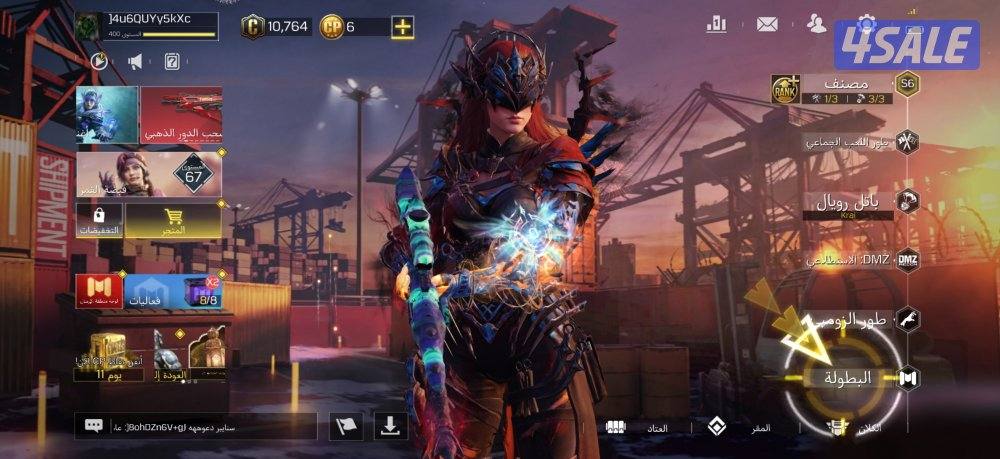Open the megaphone announcements icon
Screen dimensions: 1000x459
[x=135, y=62]
